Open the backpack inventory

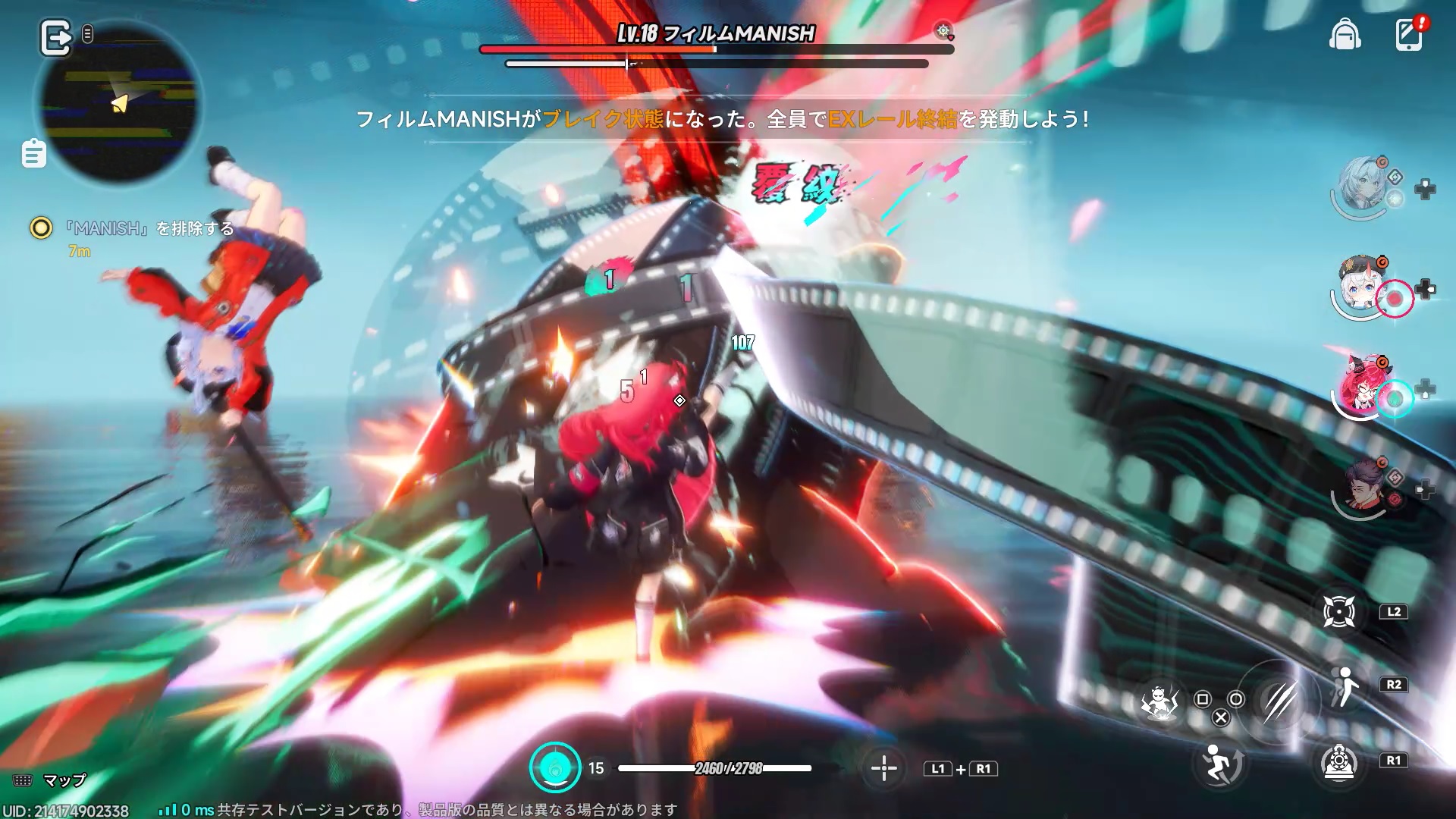point(1345,35)
